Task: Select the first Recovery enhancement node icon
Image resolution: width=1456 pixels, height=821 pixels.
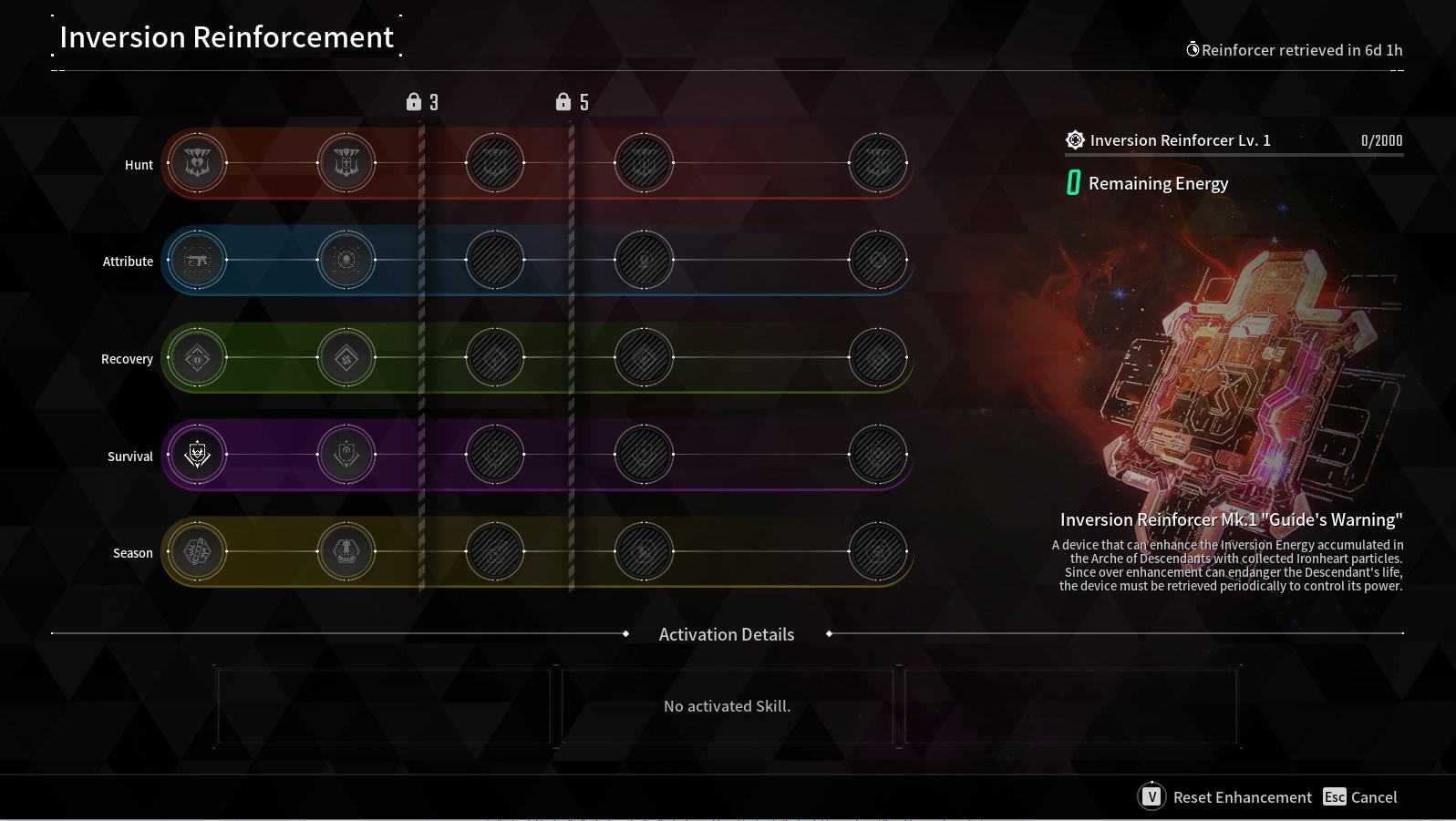Action: coord(197,358)
